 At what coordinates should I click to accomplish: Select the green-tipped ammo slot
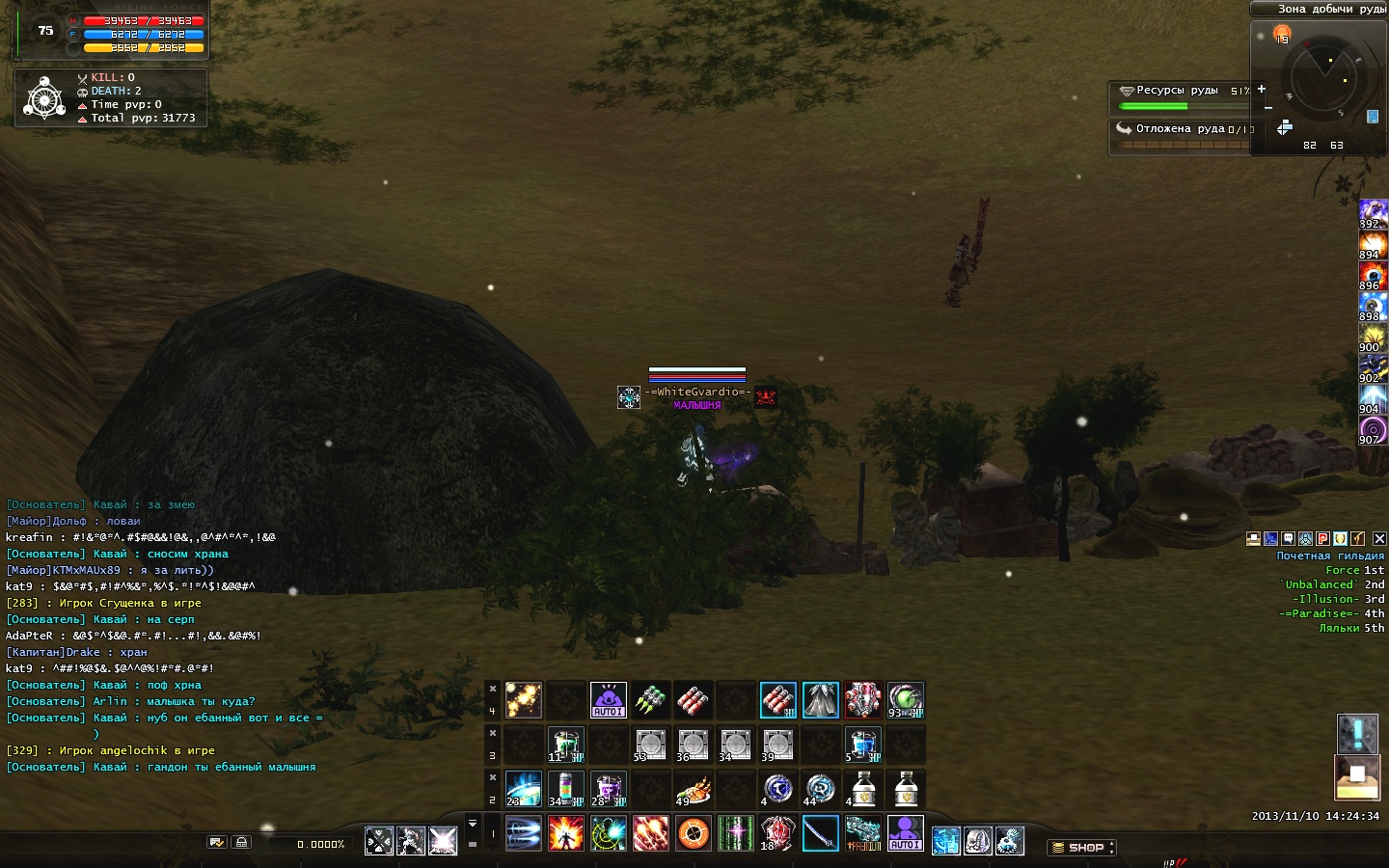pos(650,700)
